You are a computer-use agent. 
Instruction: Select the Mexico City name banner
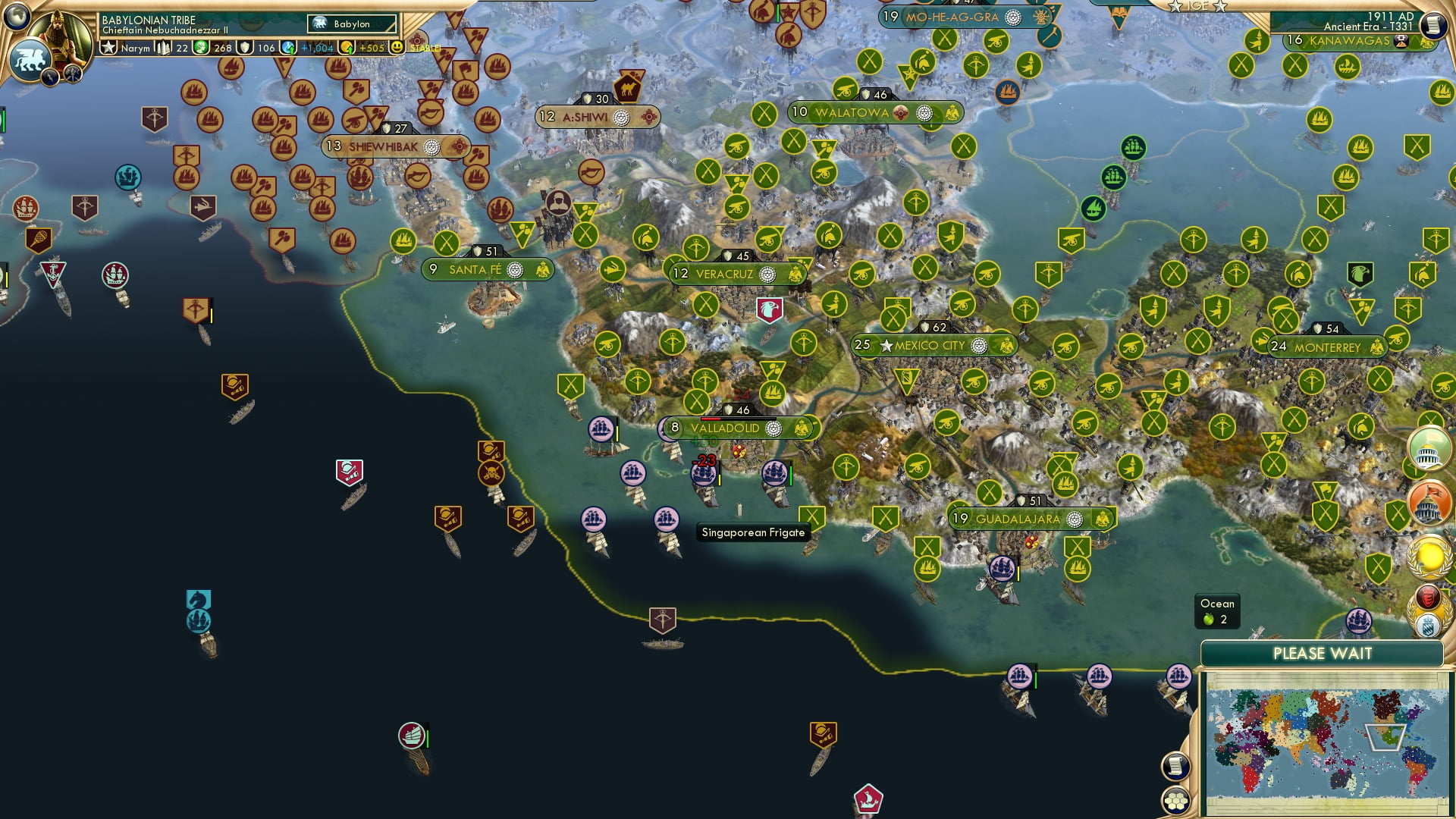931,345
